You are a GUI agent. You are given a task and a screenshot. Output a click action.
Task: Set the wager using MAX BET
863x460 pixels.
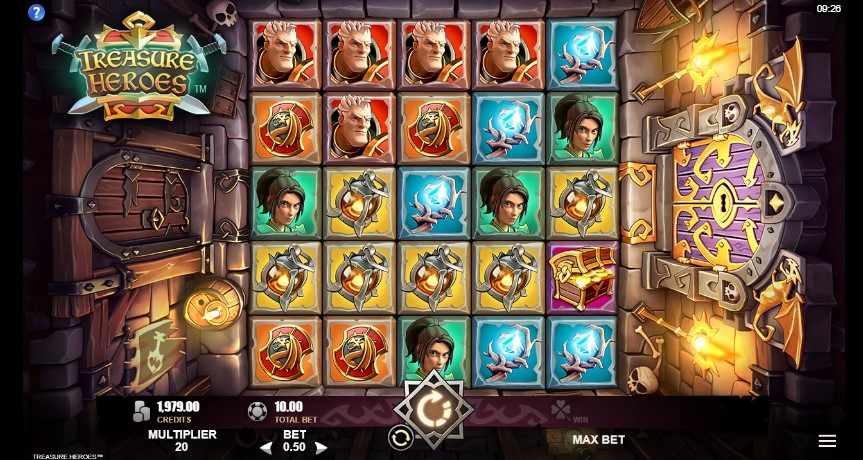(598, 440)
